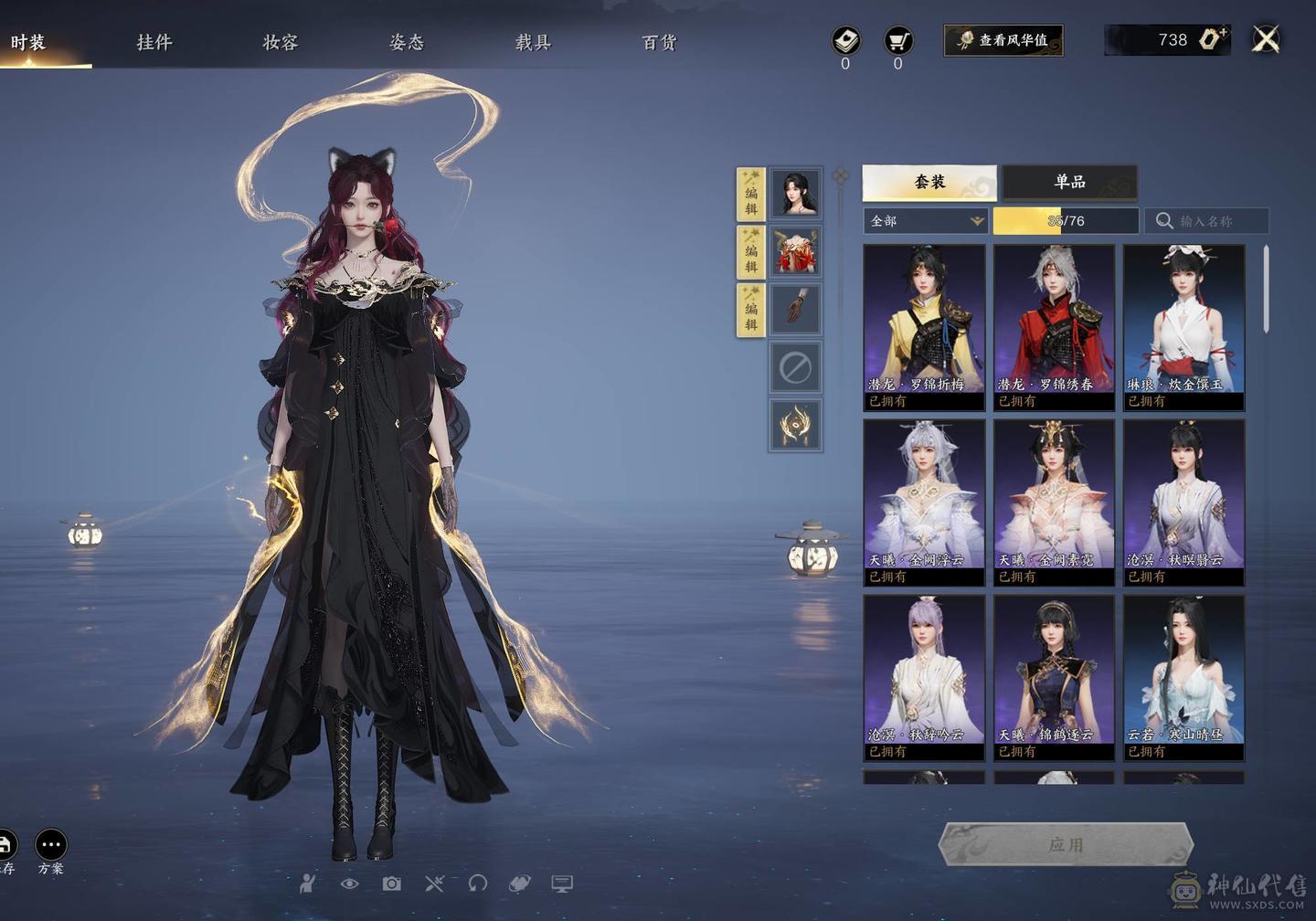
Task: Click the camera screenshot icon
Action: [x=391, y=884]
